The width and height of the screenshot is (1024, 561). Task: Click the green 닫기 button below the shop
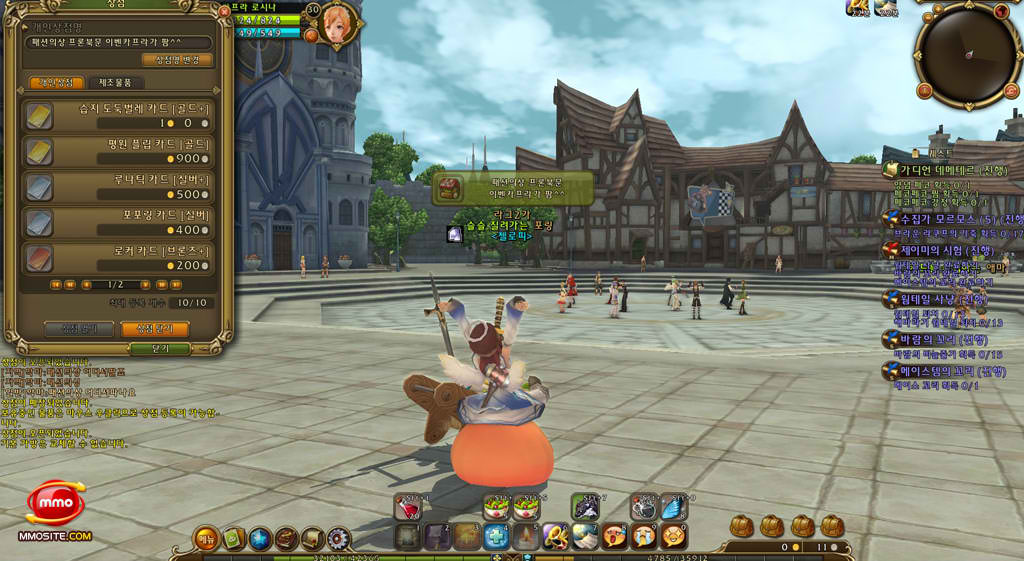click(x=159, y=349)
